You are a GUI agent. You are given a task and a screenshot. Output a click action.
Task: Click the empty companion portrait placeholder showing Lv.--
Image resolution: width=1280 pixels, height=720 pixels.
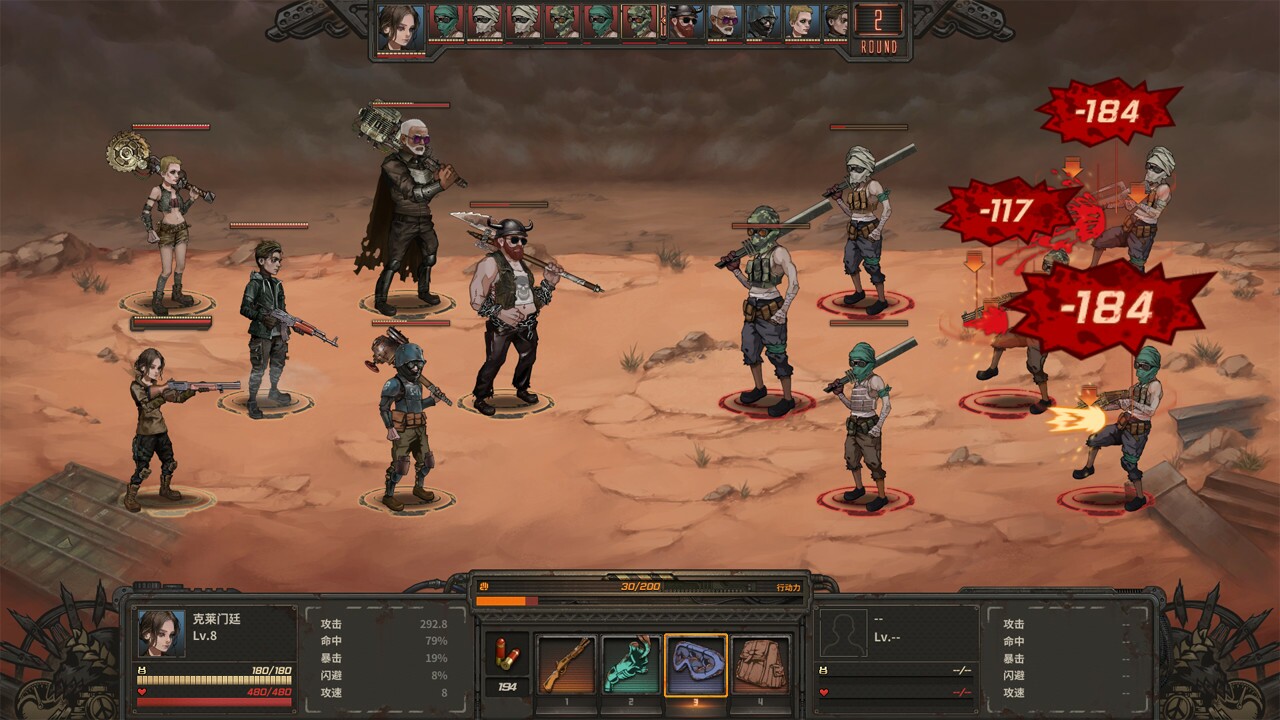(x=843, y=632)
